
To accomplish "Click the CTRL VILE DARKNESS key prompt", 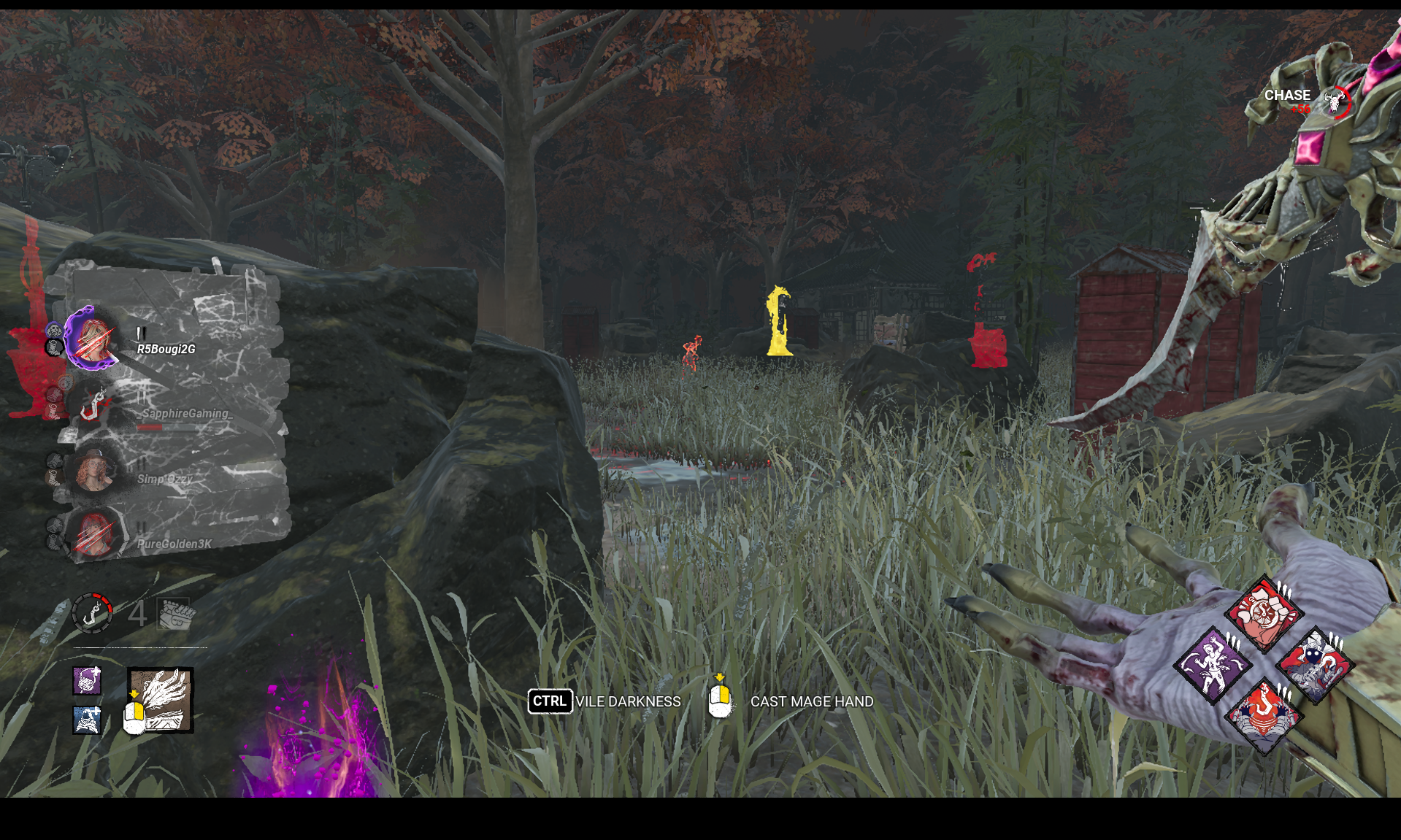I will click(x=552, y=701).
